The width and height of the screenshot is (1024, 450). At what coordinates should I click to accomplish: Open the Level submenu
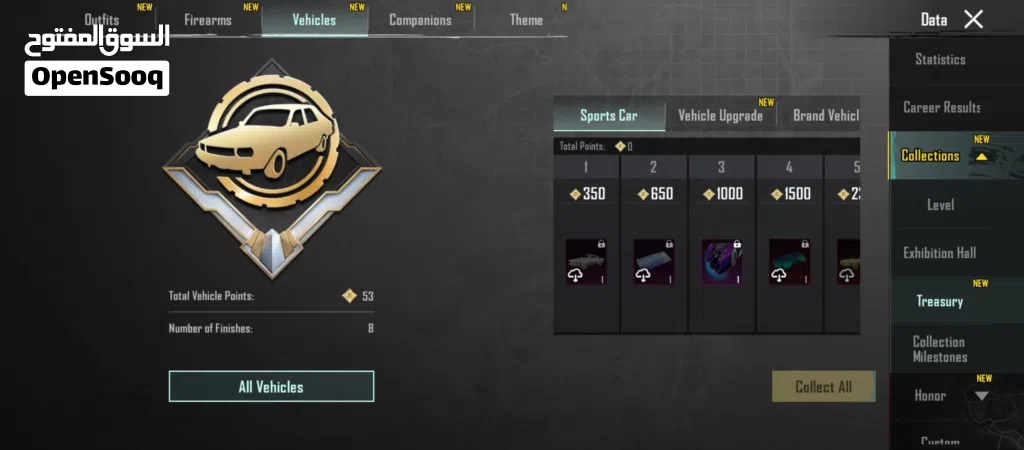point(940,205)
